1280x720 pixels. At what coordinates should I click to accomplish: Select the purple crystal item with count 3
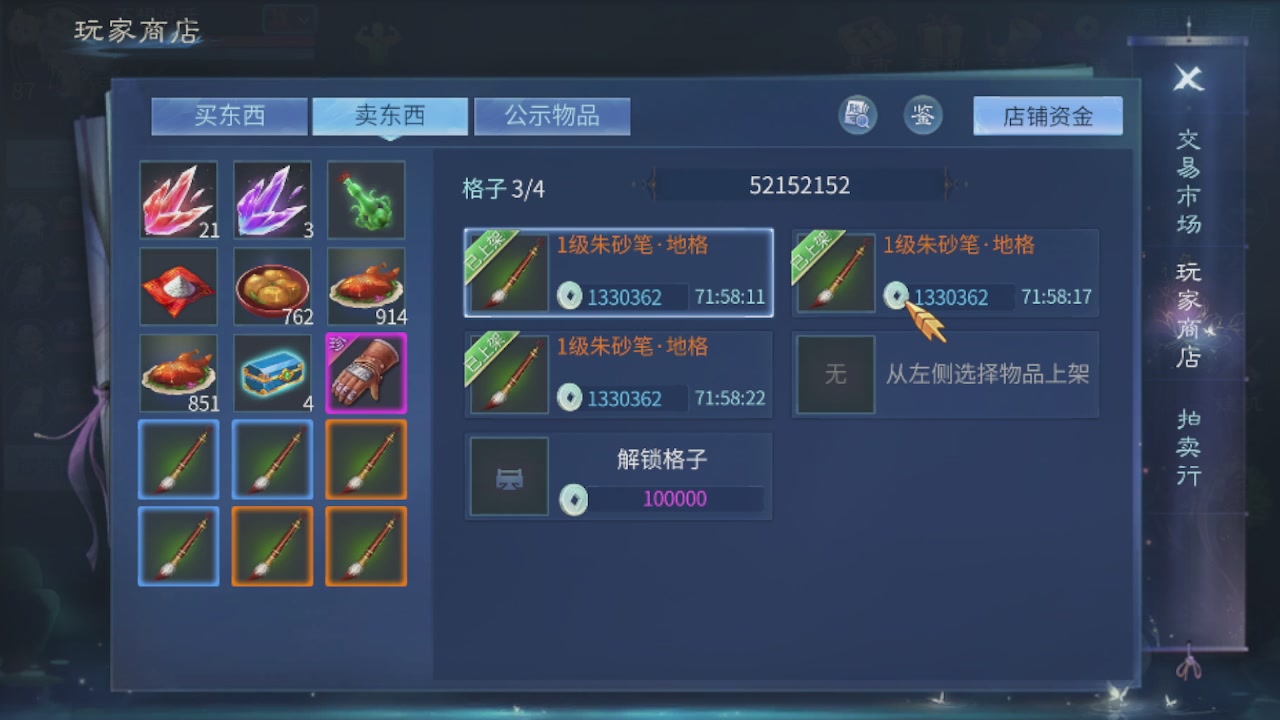coord(272,198)
